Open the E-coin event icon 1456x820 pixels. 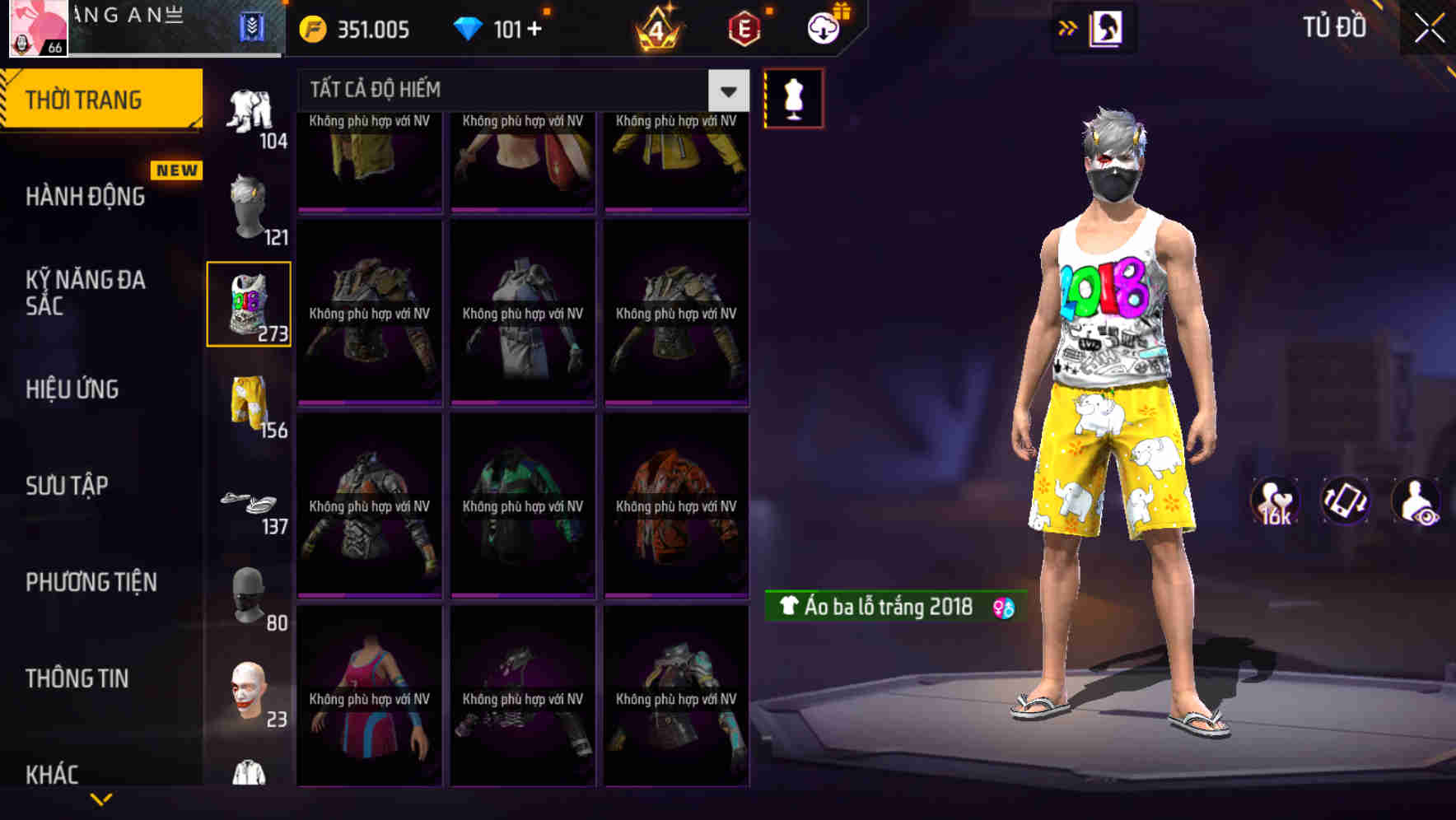pyautogui.click(x=741, y=29)
